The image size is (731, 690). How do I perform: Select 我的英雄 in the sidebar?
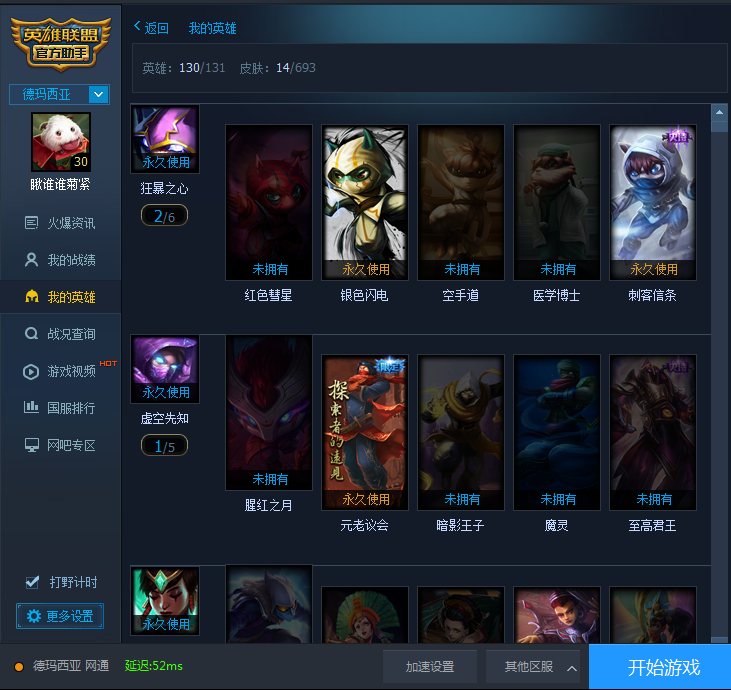pyautogui.click(x=70, y=297)
